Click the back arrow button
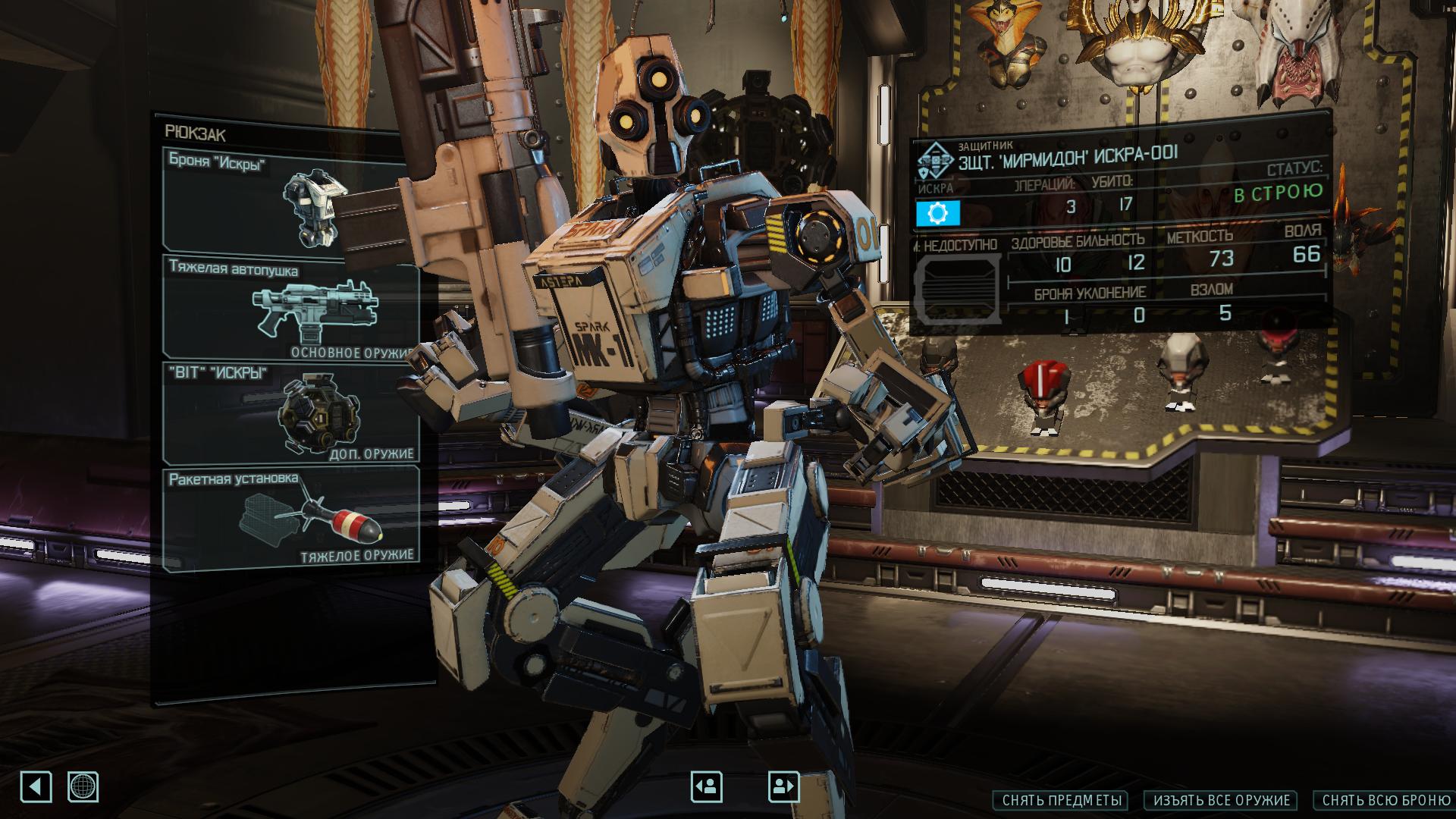 pyautogui.click(x=36, y=786)
